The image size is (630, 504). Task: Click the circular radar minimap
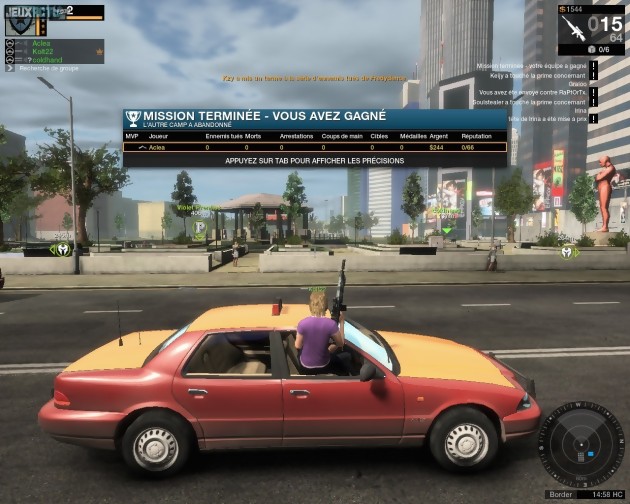(581, 444)
